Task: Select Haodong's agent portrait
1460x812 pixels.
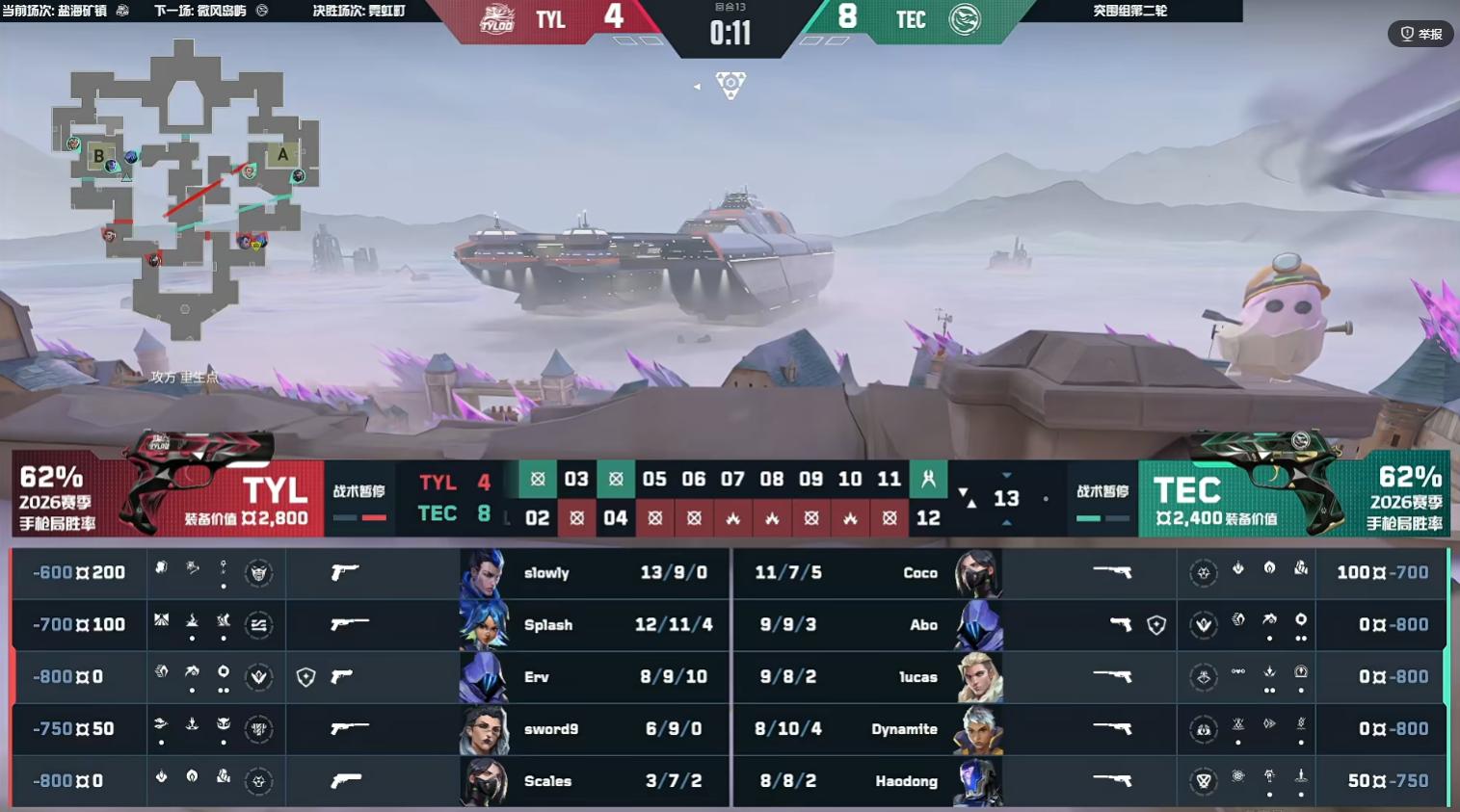Action: (977, 781)
